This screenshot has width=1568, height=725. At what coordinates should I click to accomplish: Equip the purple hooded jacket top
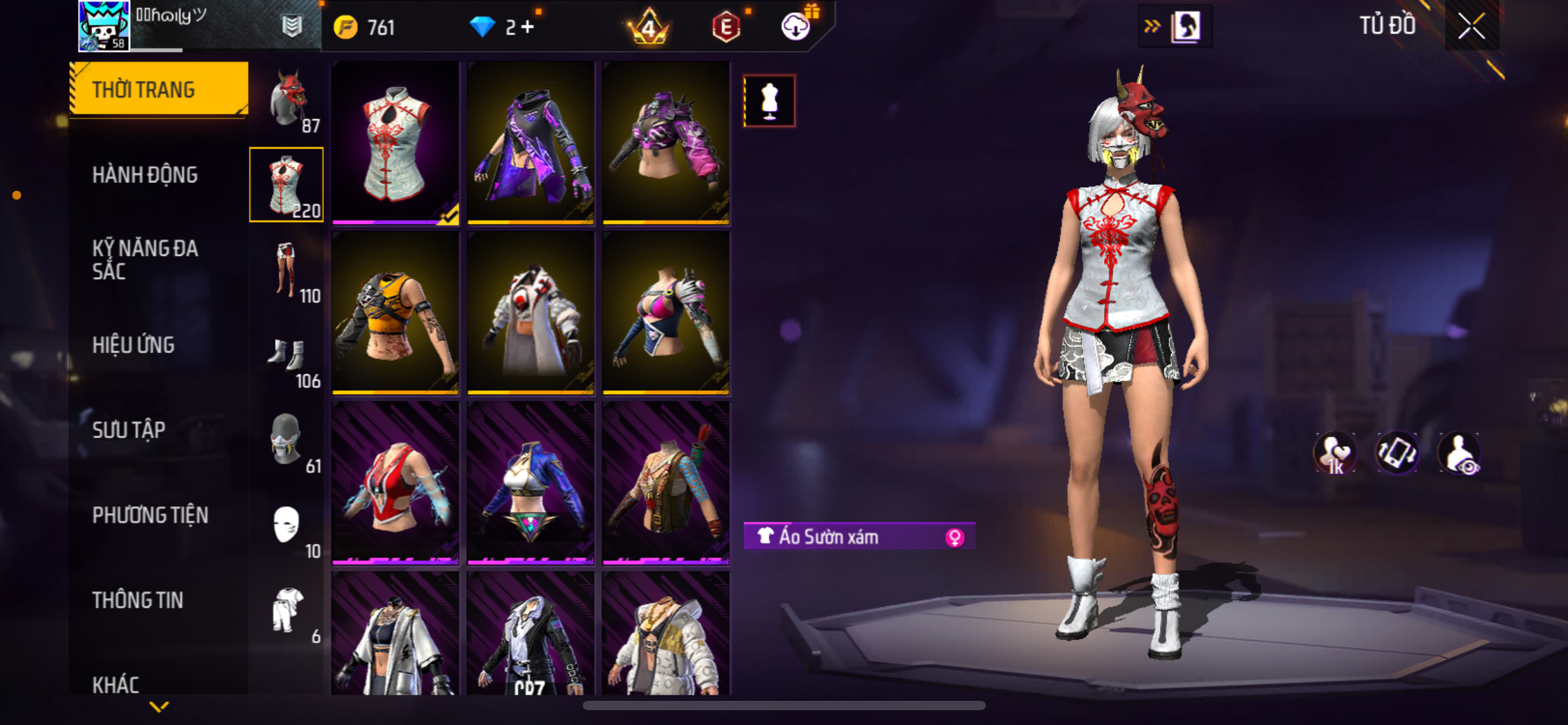(x=531, y=144)
